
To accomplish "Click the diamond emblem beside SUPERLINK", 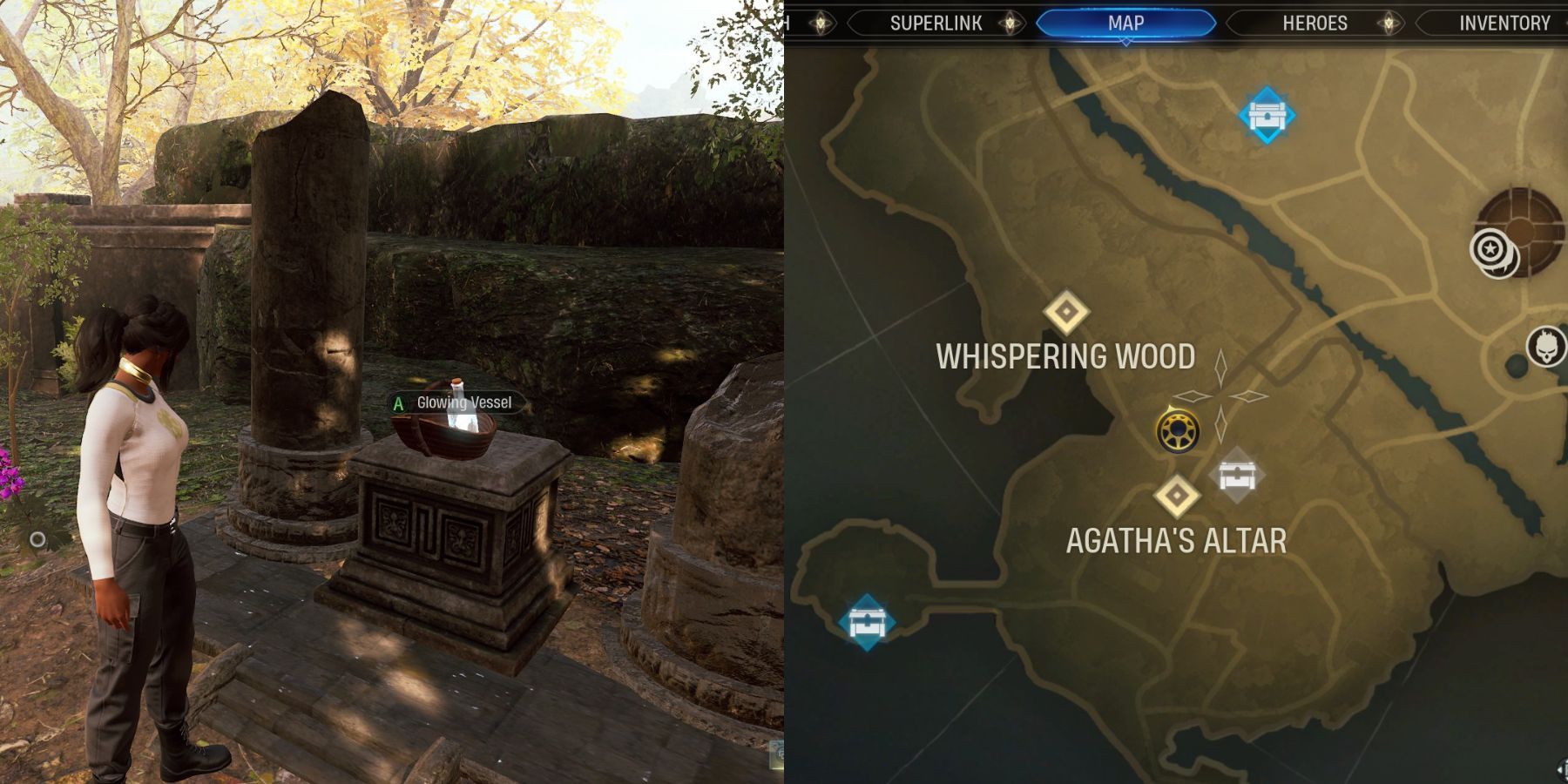I will point(1009,24).
